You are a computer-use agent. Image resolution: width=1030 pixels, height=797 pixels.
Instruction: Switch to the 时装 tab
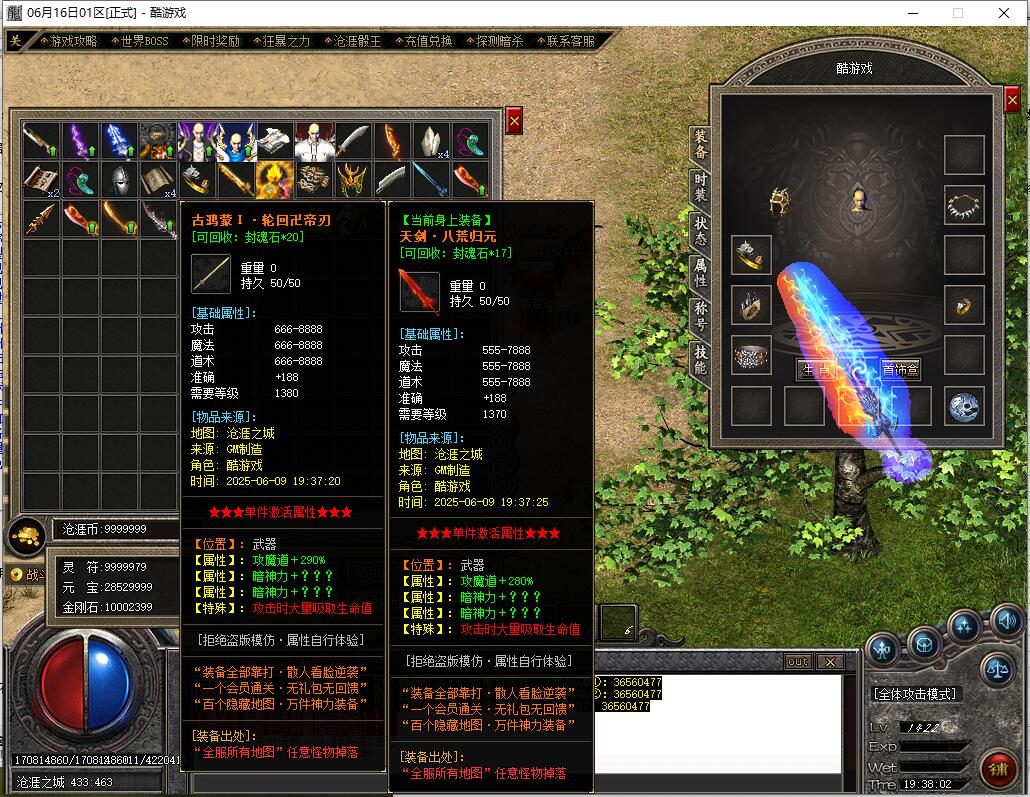pyautogui.click(x=701, y=185)
